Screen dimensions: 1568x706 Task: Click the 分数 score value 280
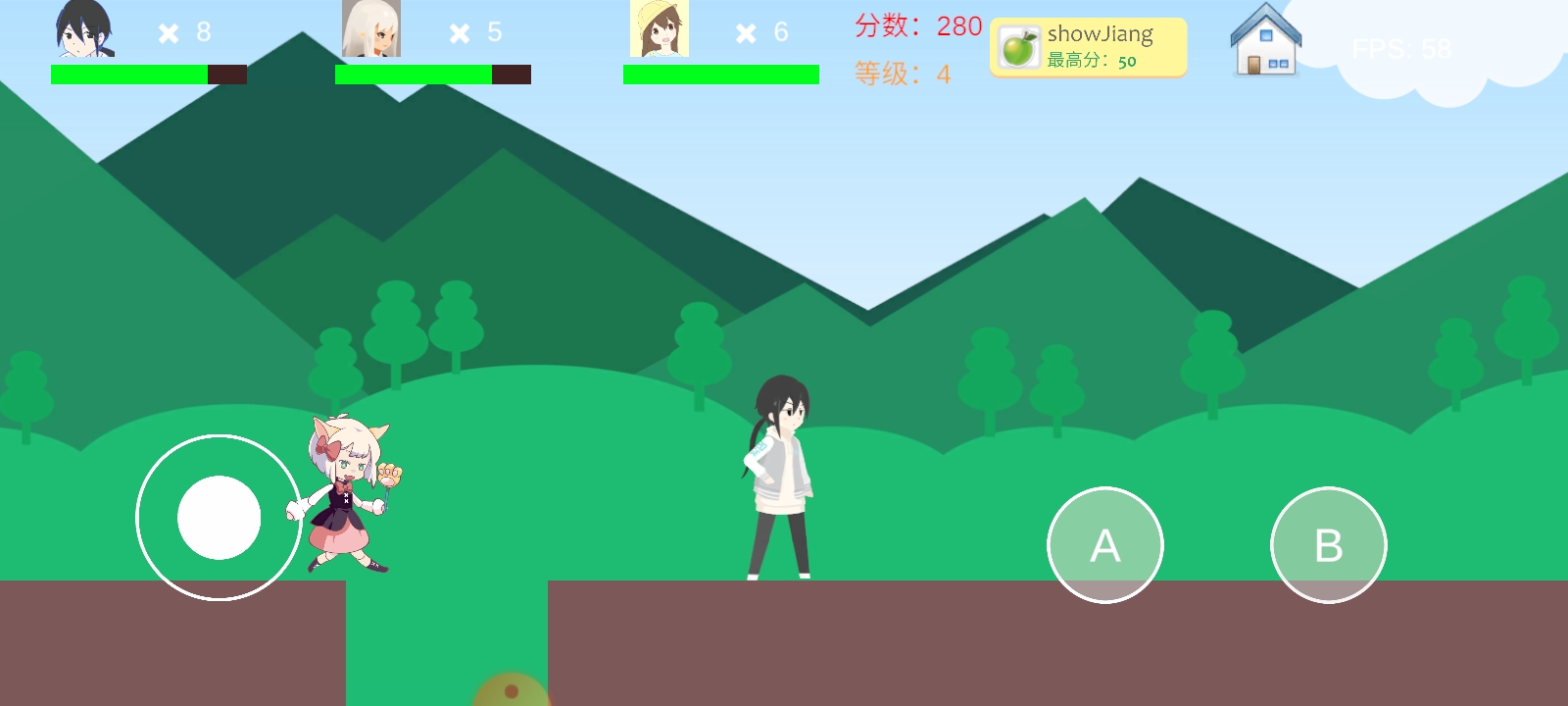(955, 26)
